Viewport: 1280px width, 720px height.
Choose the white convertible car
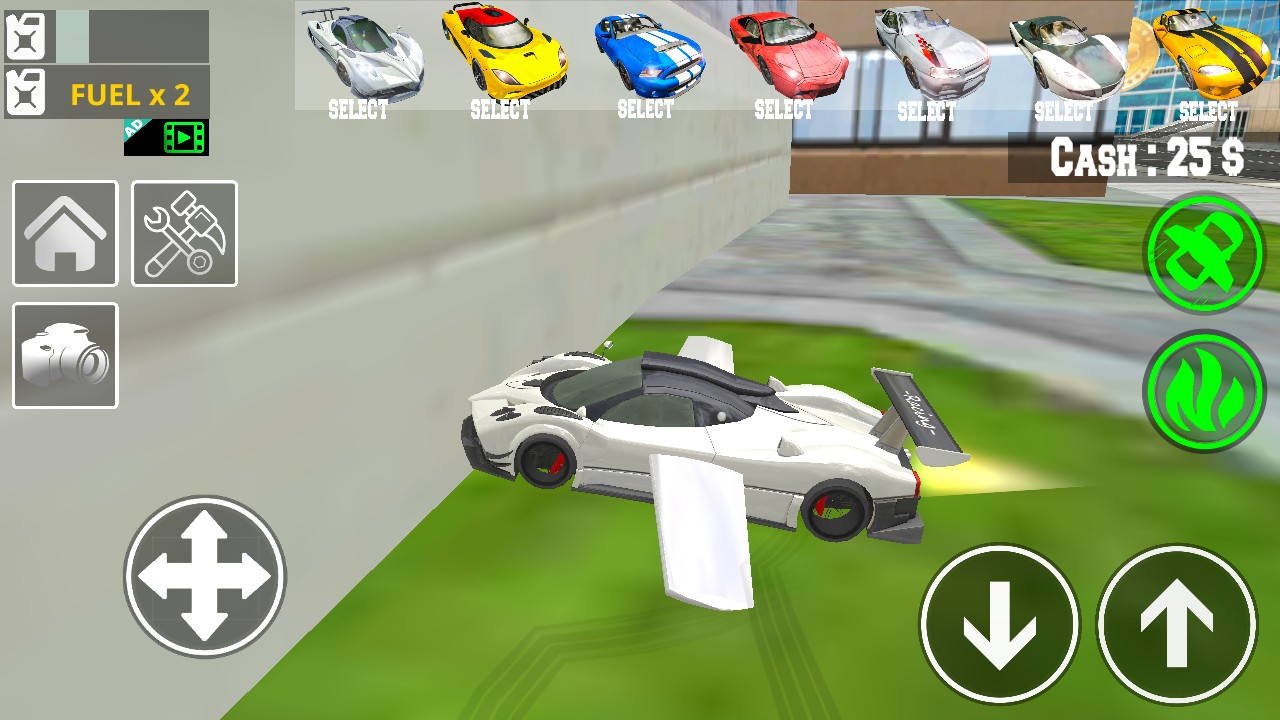pos(1065,58)
